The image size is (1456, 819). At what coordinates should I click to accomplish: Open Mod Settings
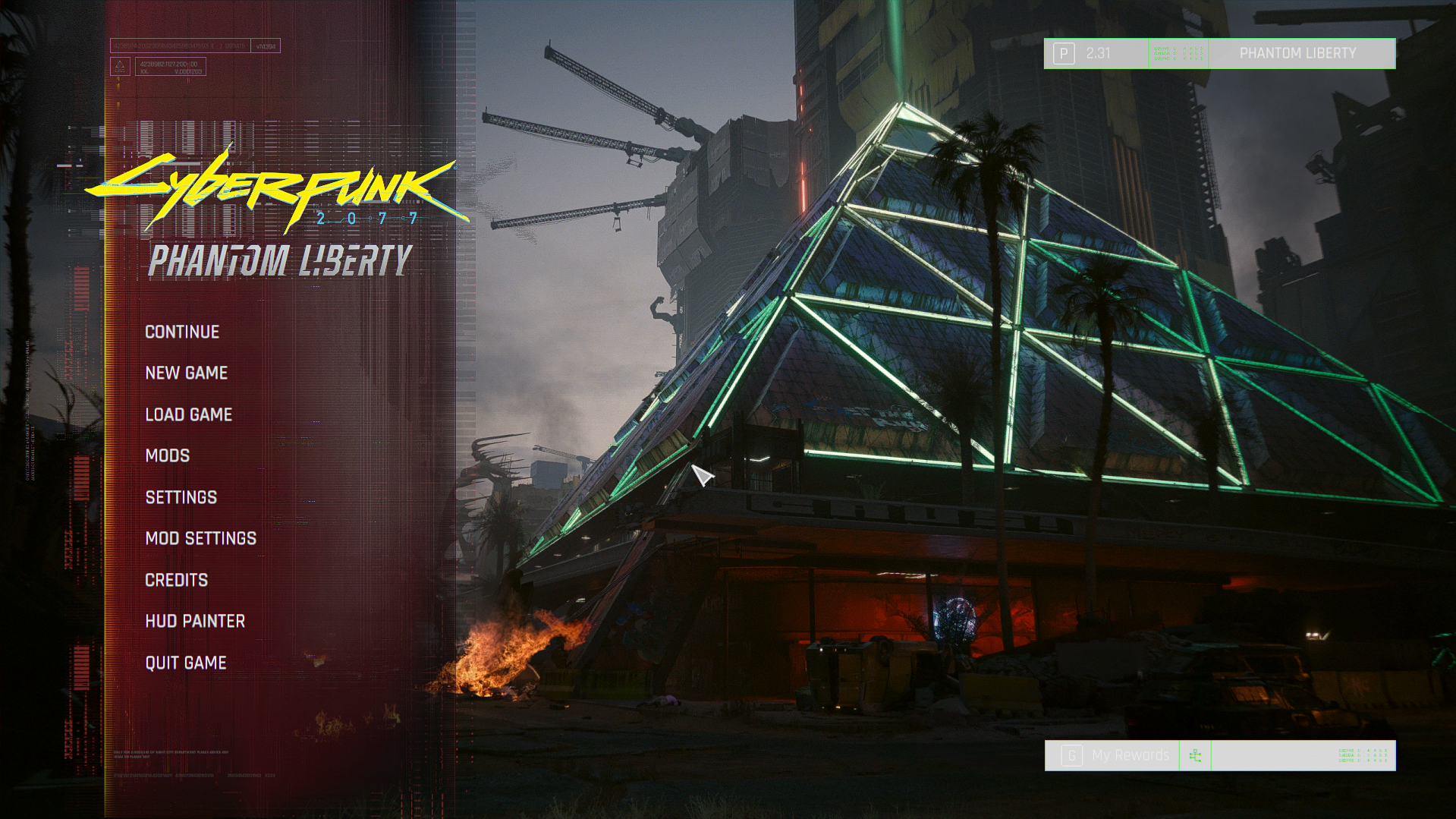click(200, 539)
